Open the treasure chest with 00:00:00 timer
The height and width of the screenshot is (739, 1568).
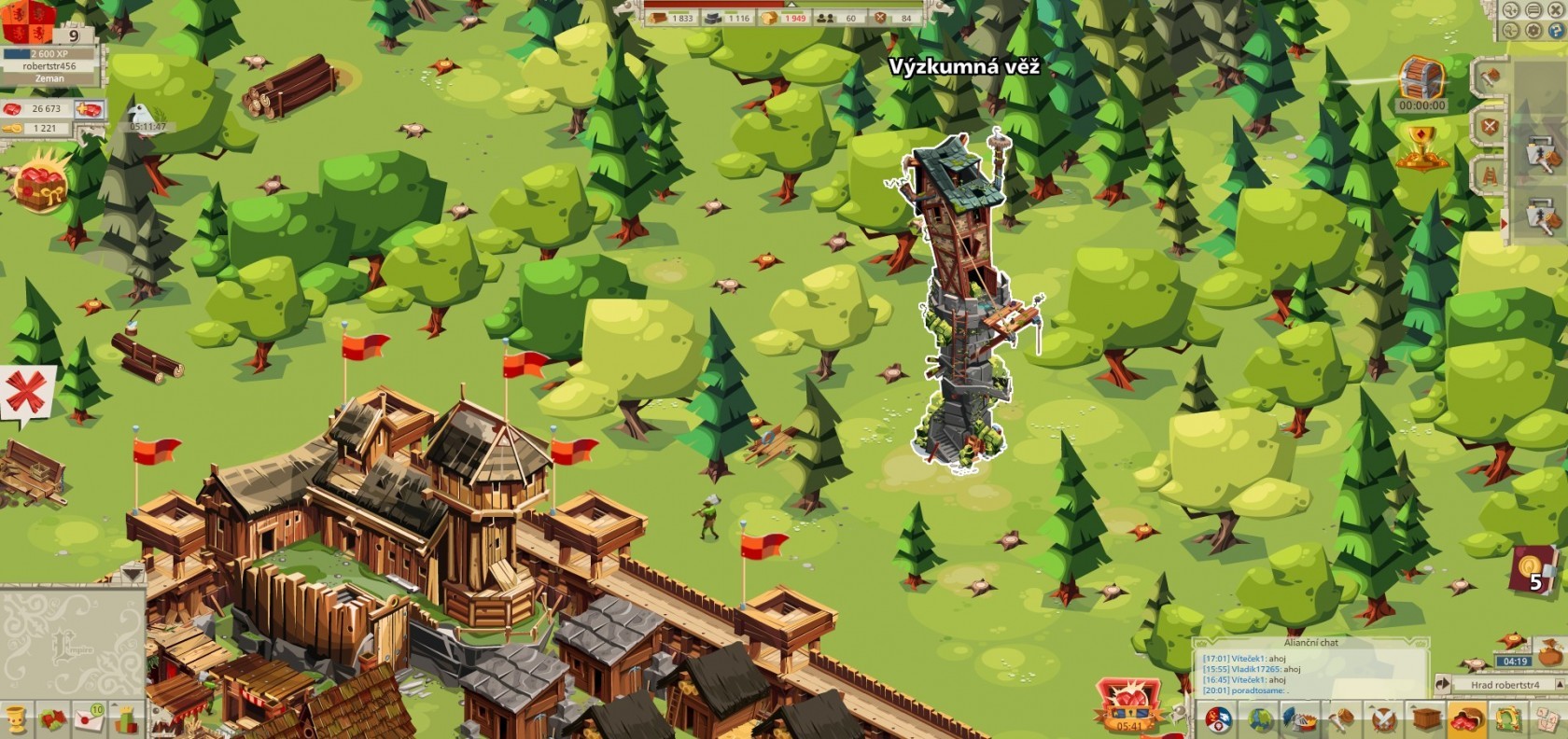pos(1421,80)
